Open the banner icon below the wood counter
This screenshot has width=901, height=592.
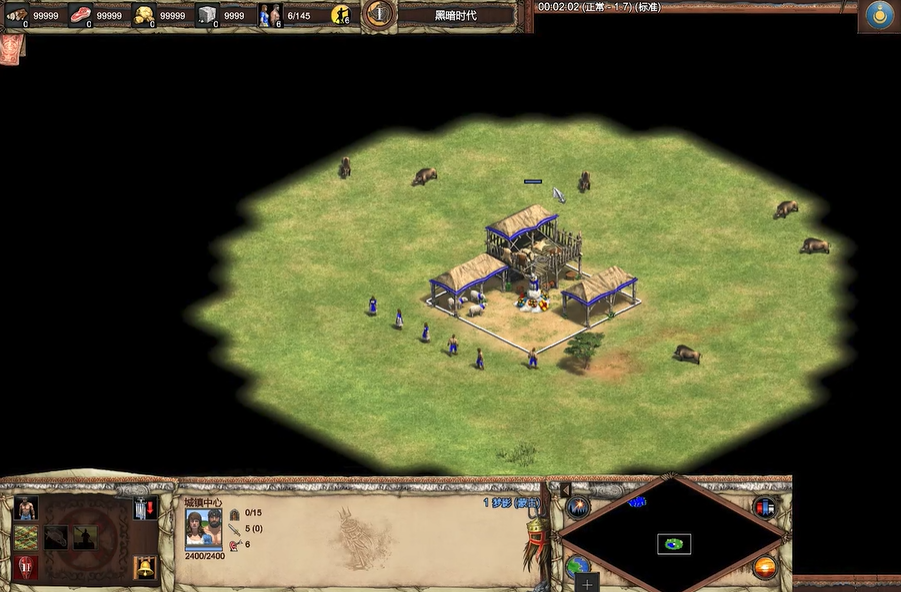click(13, 46)
